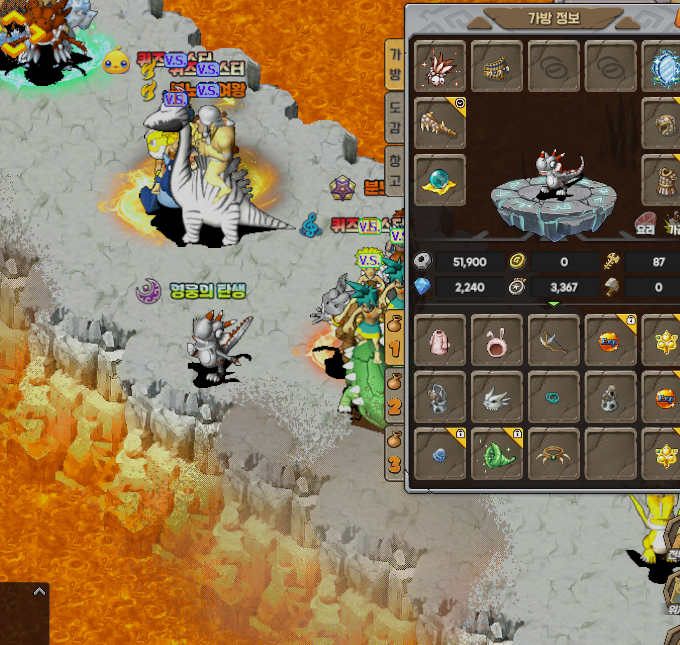Viewport: 680px width, 645px height.
Task: Open the 도감 side tab
Action: [x=395, y=117]
